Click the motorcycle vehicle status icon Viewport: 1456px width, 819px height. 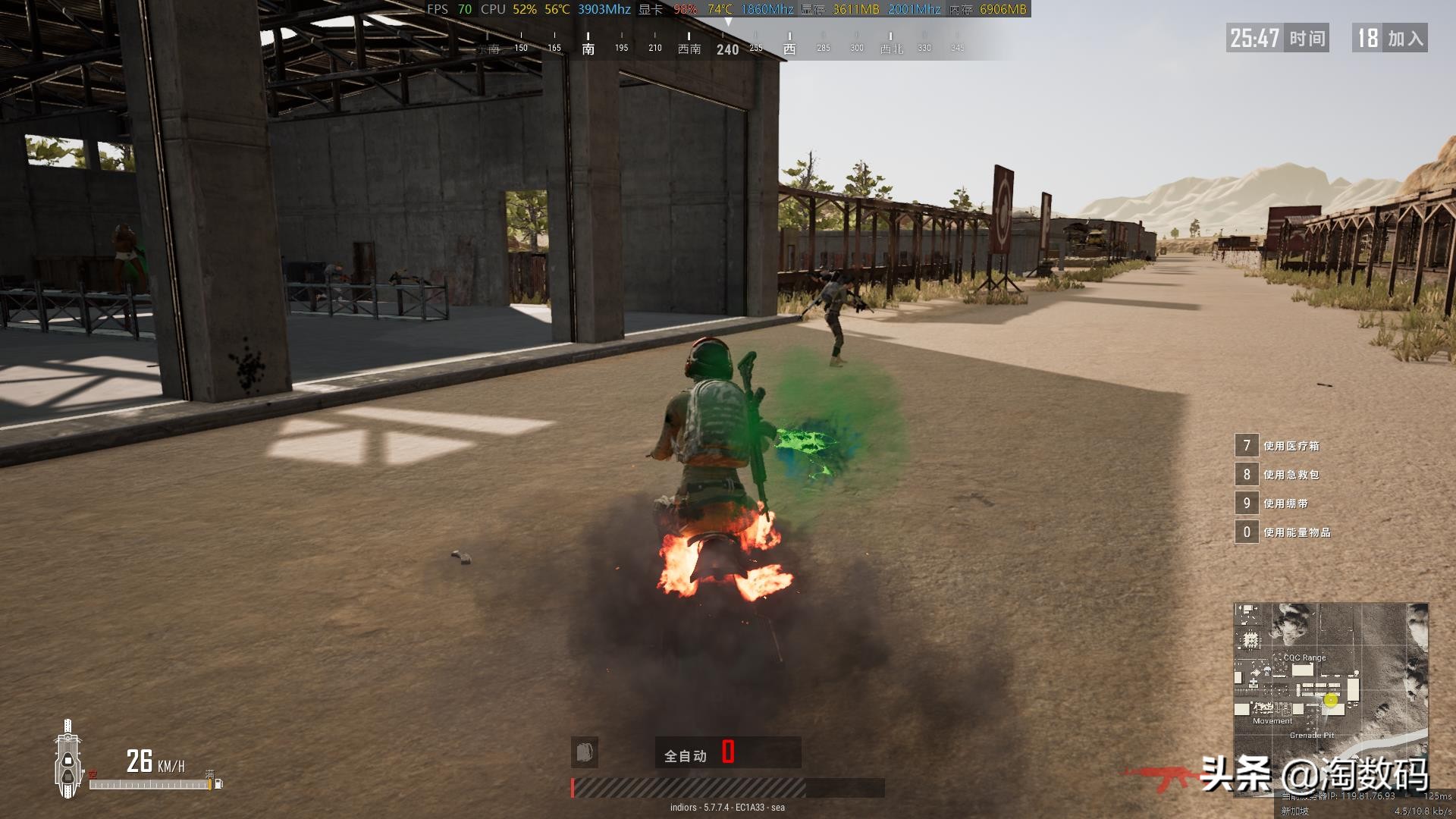pos(68,759)
